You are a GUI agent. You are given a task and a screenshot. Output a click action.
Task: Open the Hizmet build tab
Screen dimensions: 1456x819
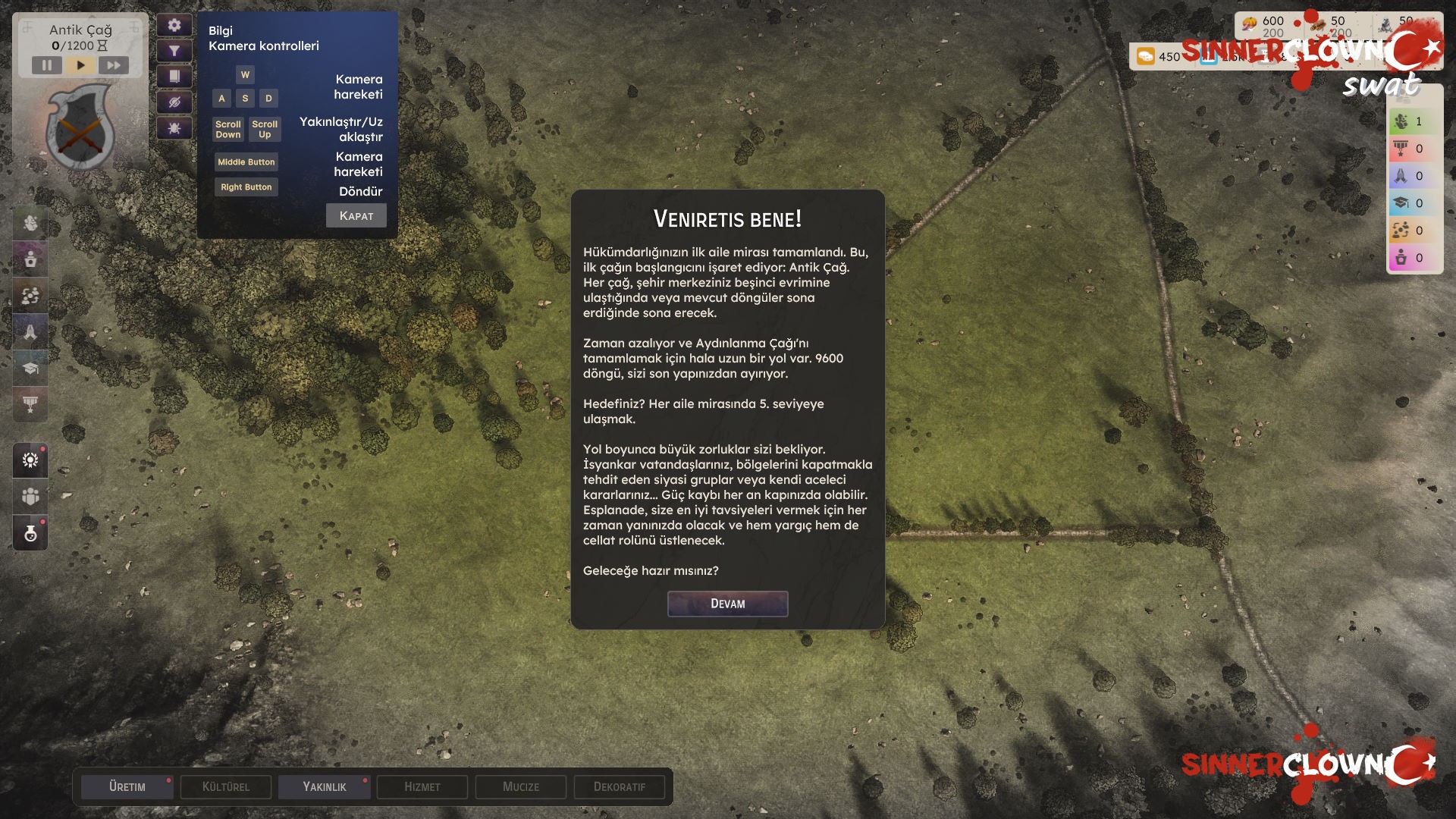click(x=422, y=787)
